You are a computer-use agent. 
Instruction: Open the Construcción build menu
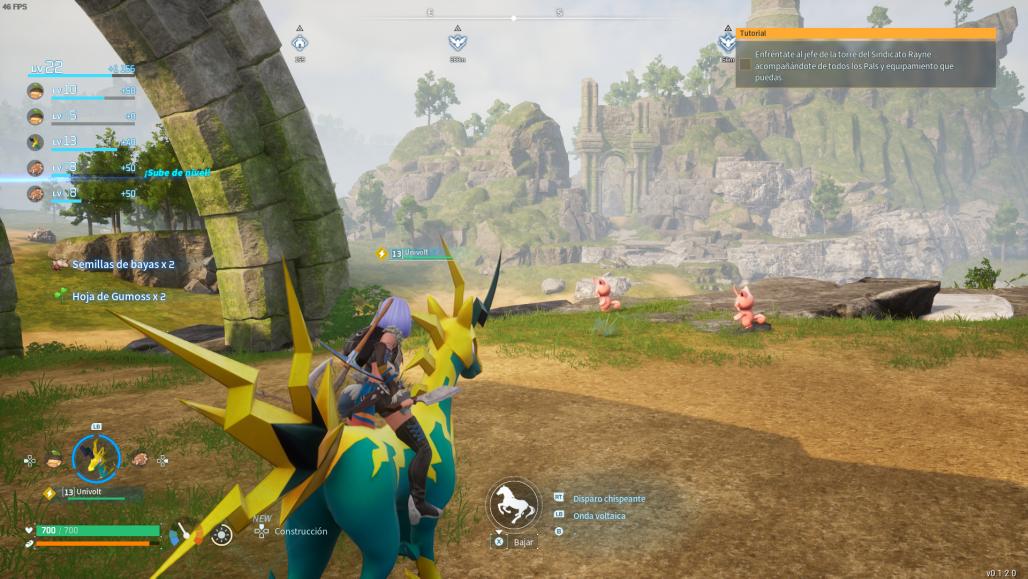pos(300,531)
